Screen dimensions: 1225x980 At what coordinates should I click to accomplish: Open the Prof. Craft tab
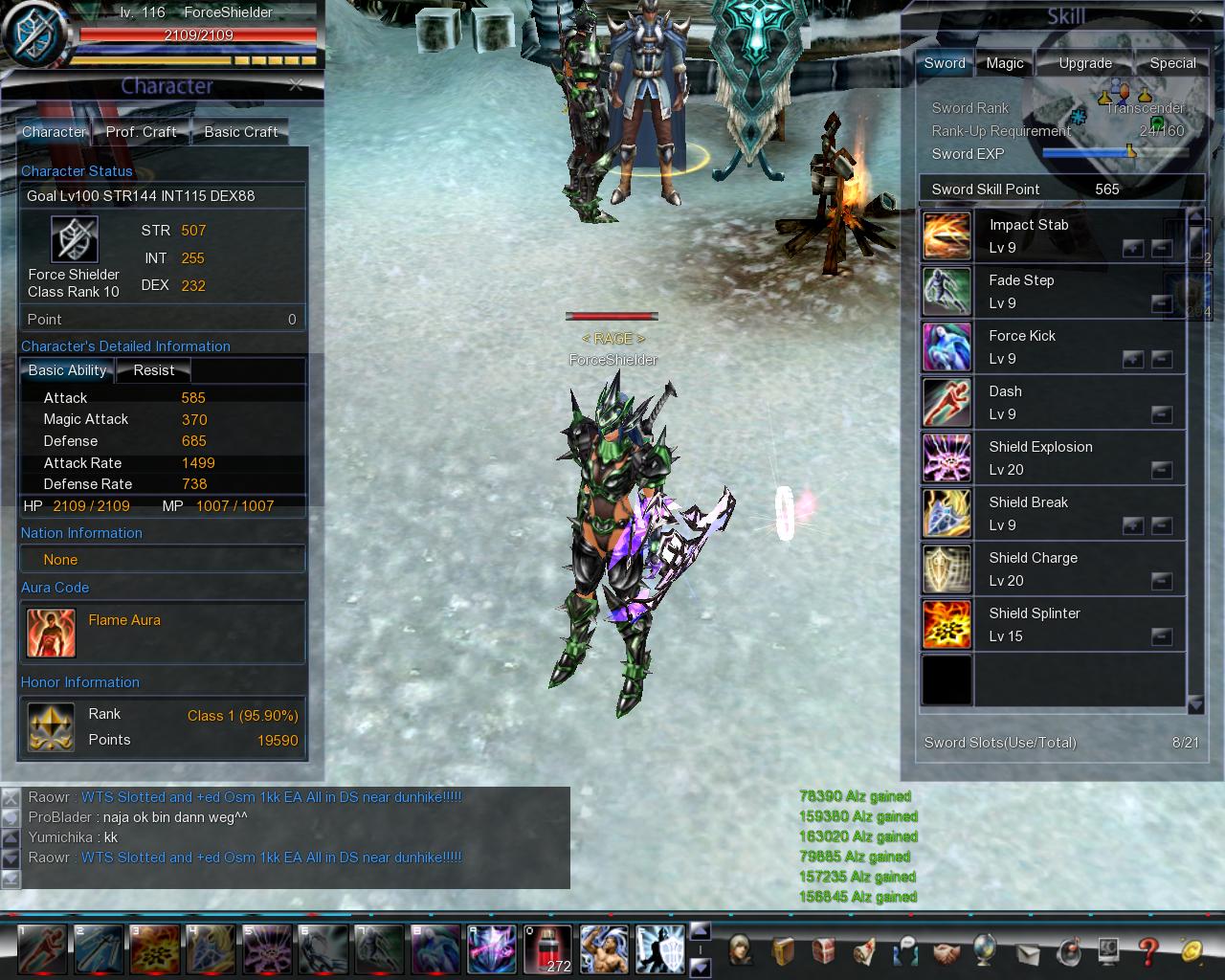pyautogui.click(x=142, y=131)
